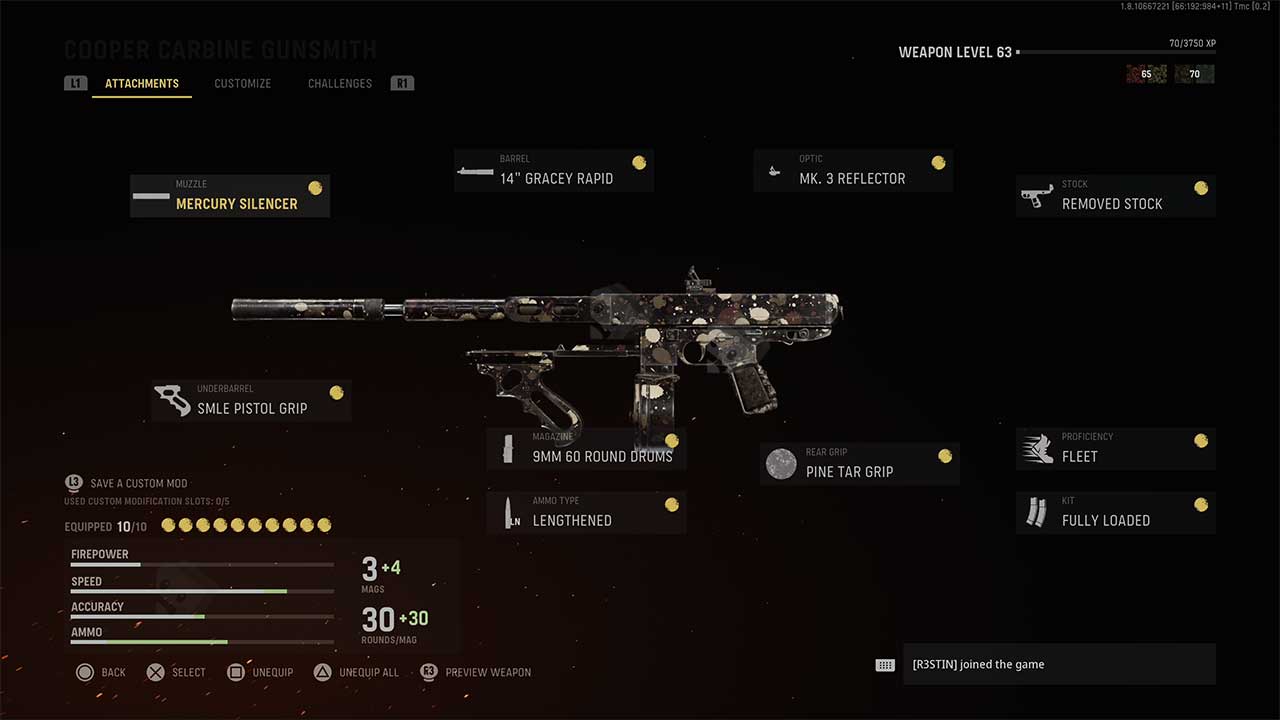Open the level 70 camo thumbnail
Image resolution: width=1280 pixels, height=720 pixels.
1194,73
